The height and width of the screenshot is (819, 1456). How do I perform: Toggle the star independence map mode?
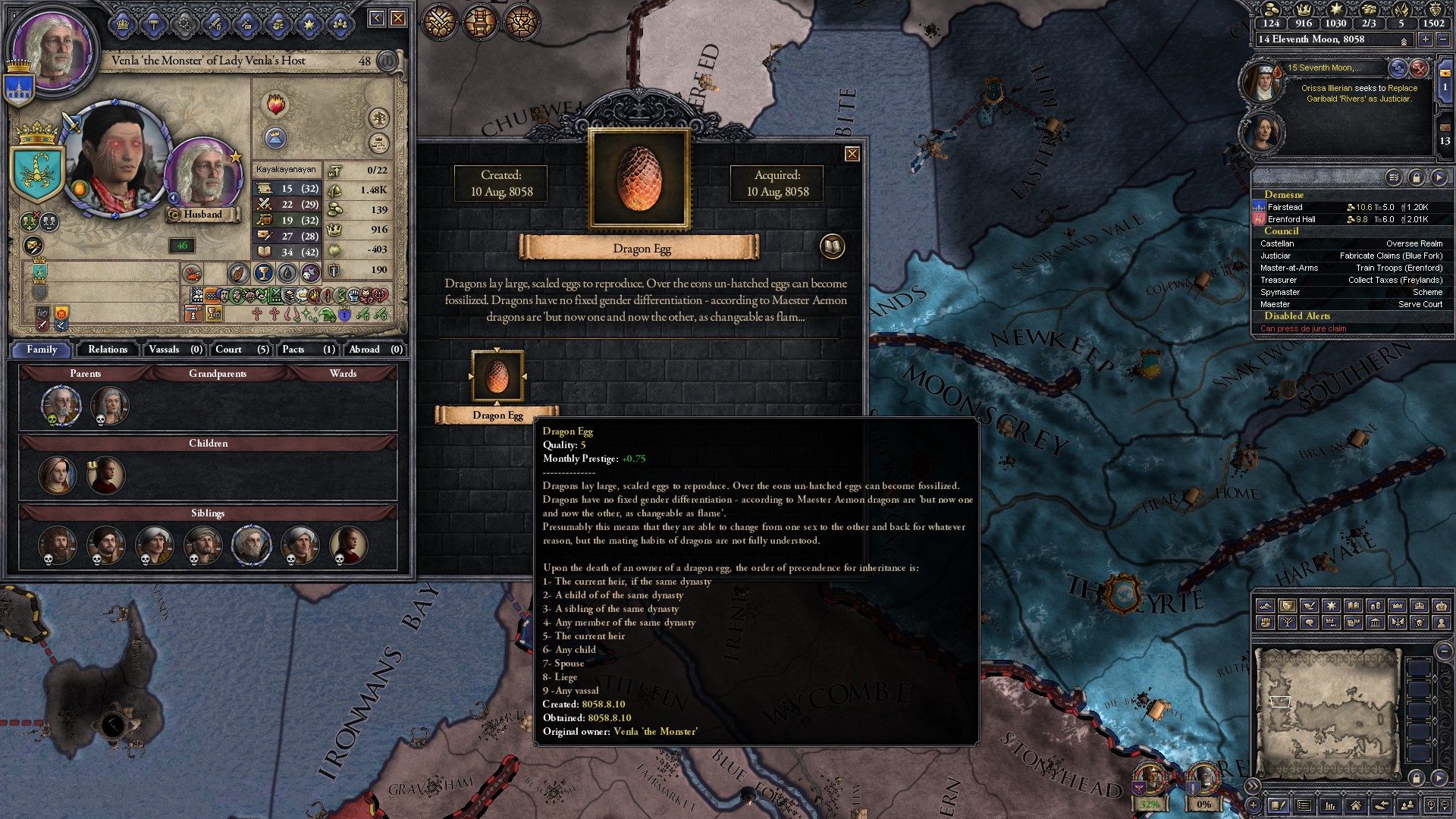1331,605
